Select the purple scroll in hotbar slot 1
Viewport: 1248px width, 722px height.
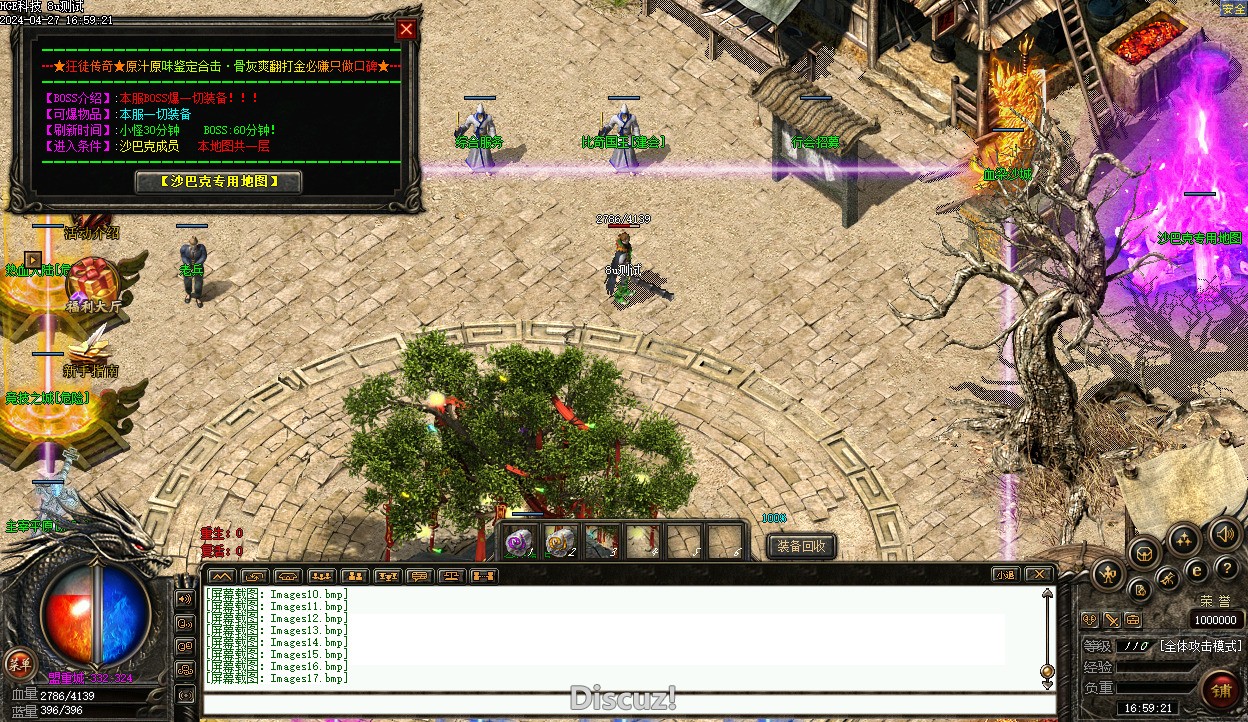click(x=517, y=542)
